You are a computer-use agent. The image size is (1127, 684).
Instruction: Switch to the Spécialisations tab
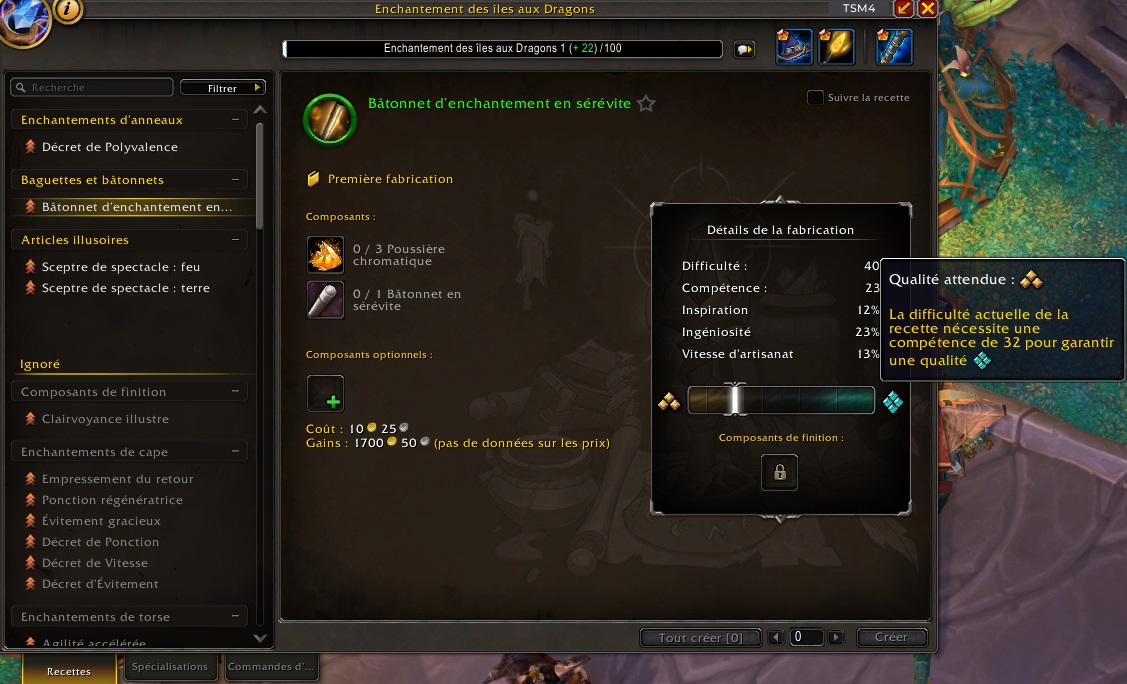(x=169, y=667)
